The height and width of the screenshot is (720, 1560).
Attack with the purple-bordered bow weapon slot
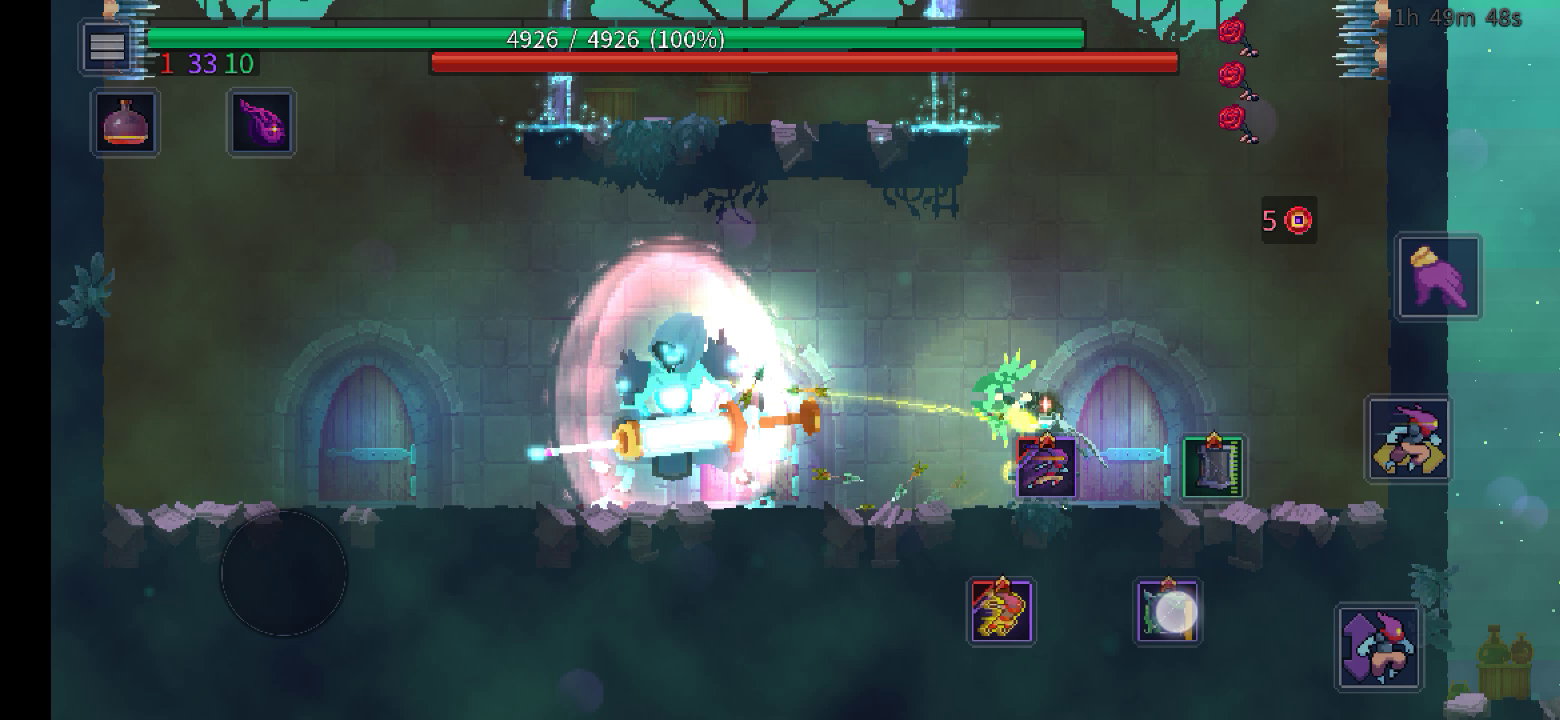click(1046, 467)
